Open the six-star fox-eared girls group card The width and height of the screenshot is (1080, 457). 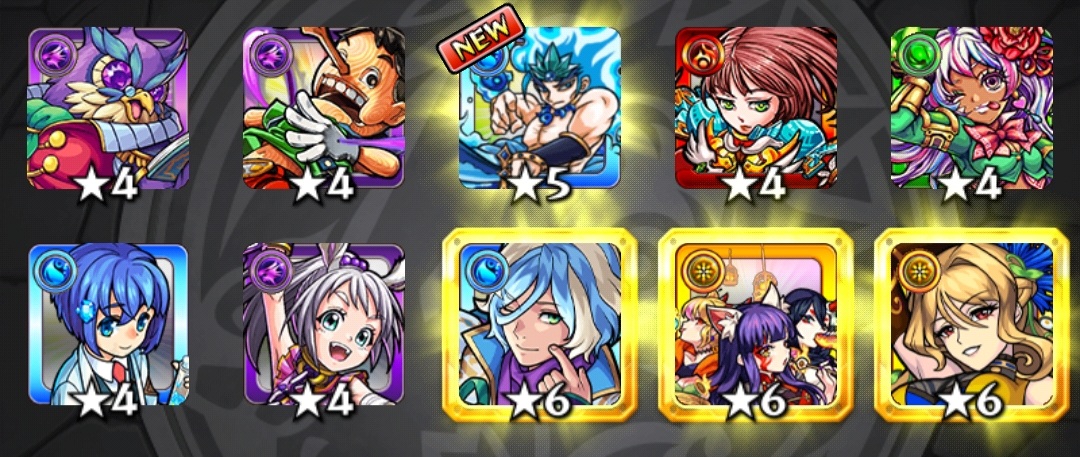point(756,324)
